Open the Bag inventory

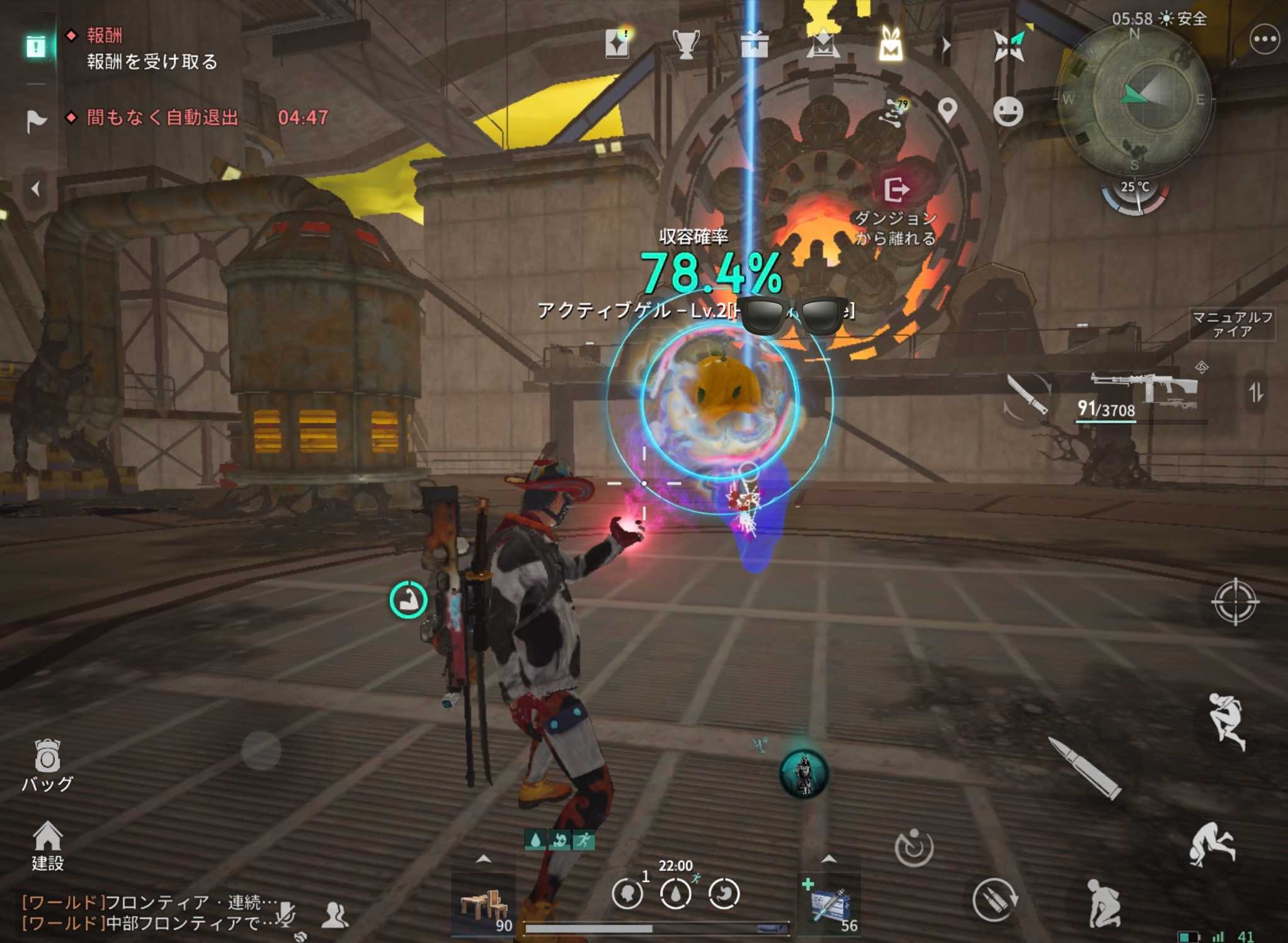[47, 764]
